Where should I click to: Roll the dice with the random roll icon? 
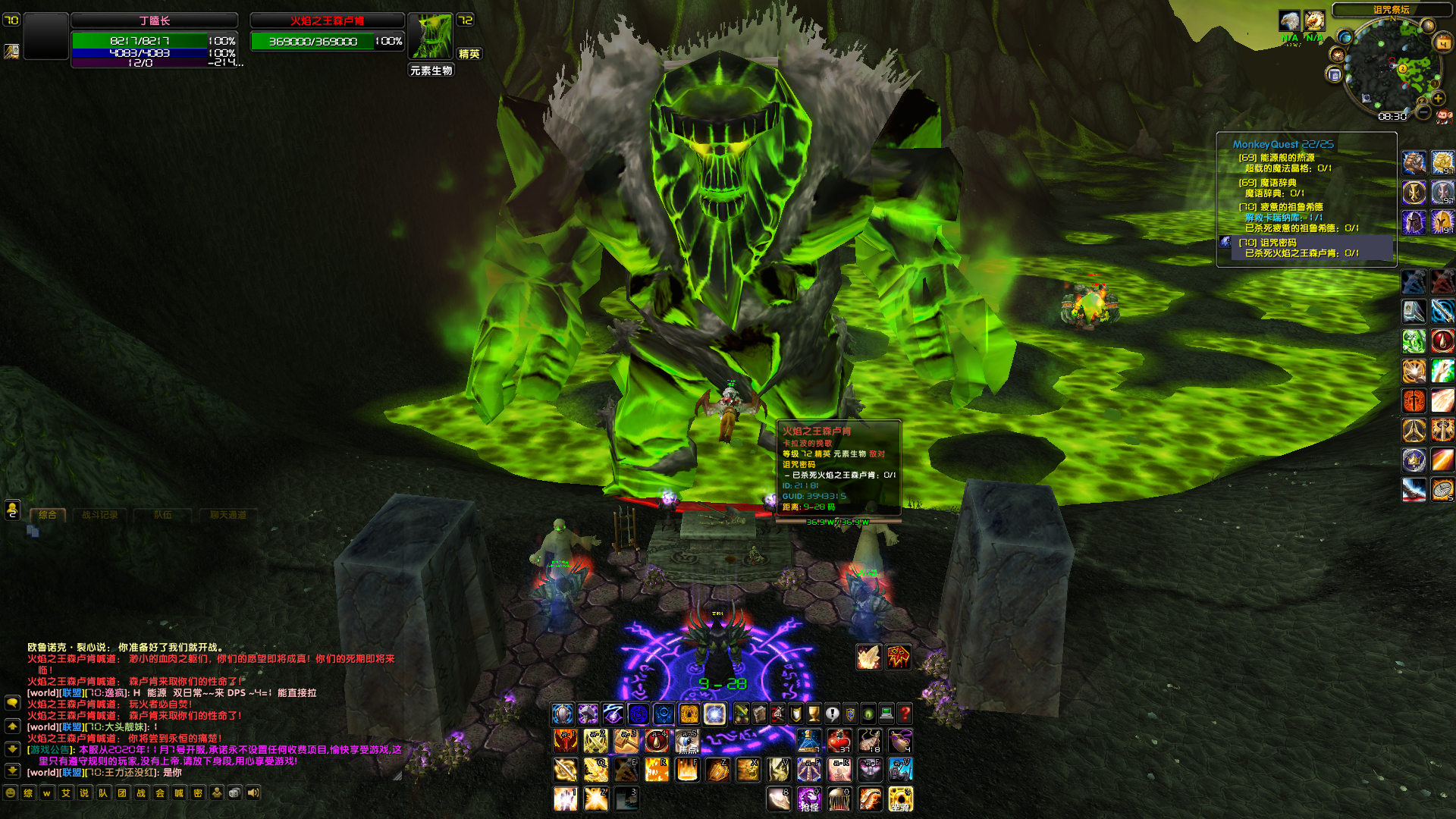234,792
